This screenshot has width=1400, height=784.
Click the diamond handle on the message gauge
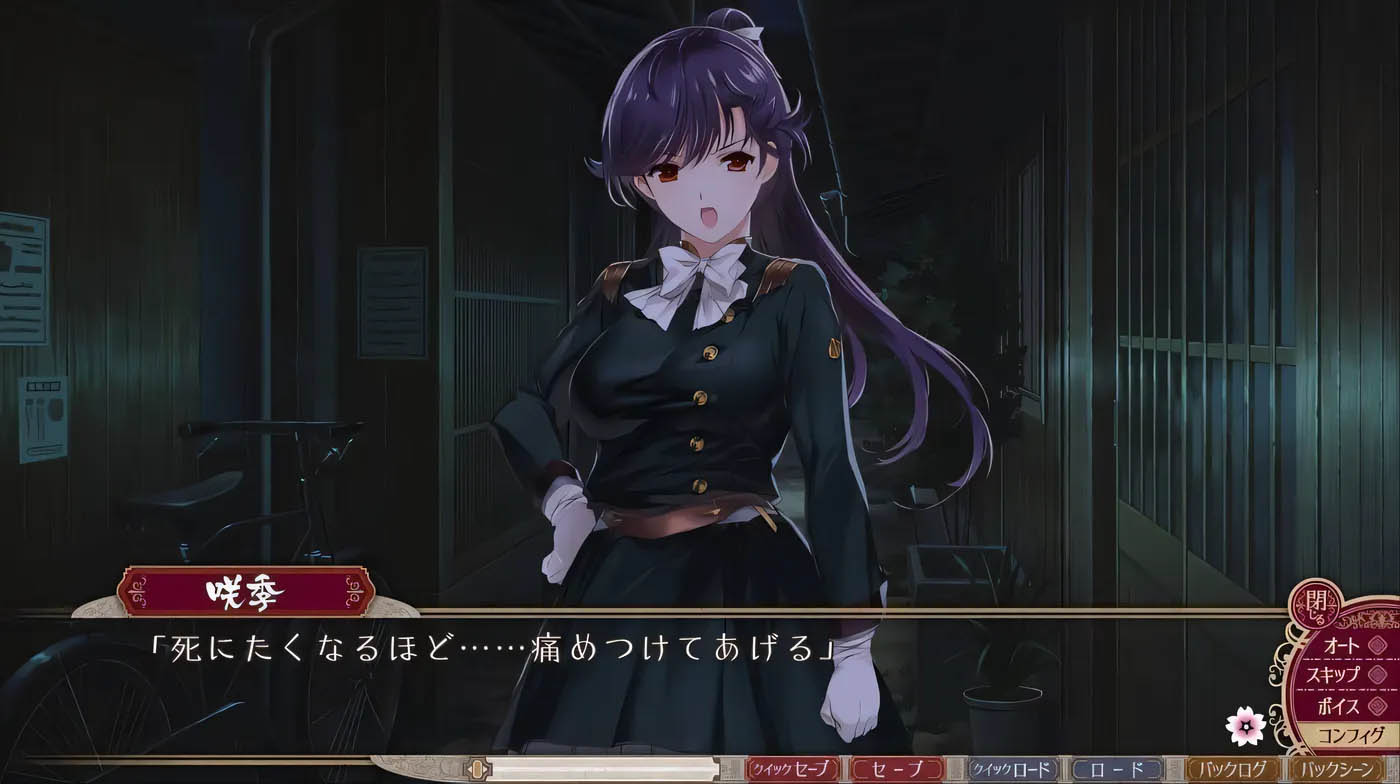click(x=477, y=769)
